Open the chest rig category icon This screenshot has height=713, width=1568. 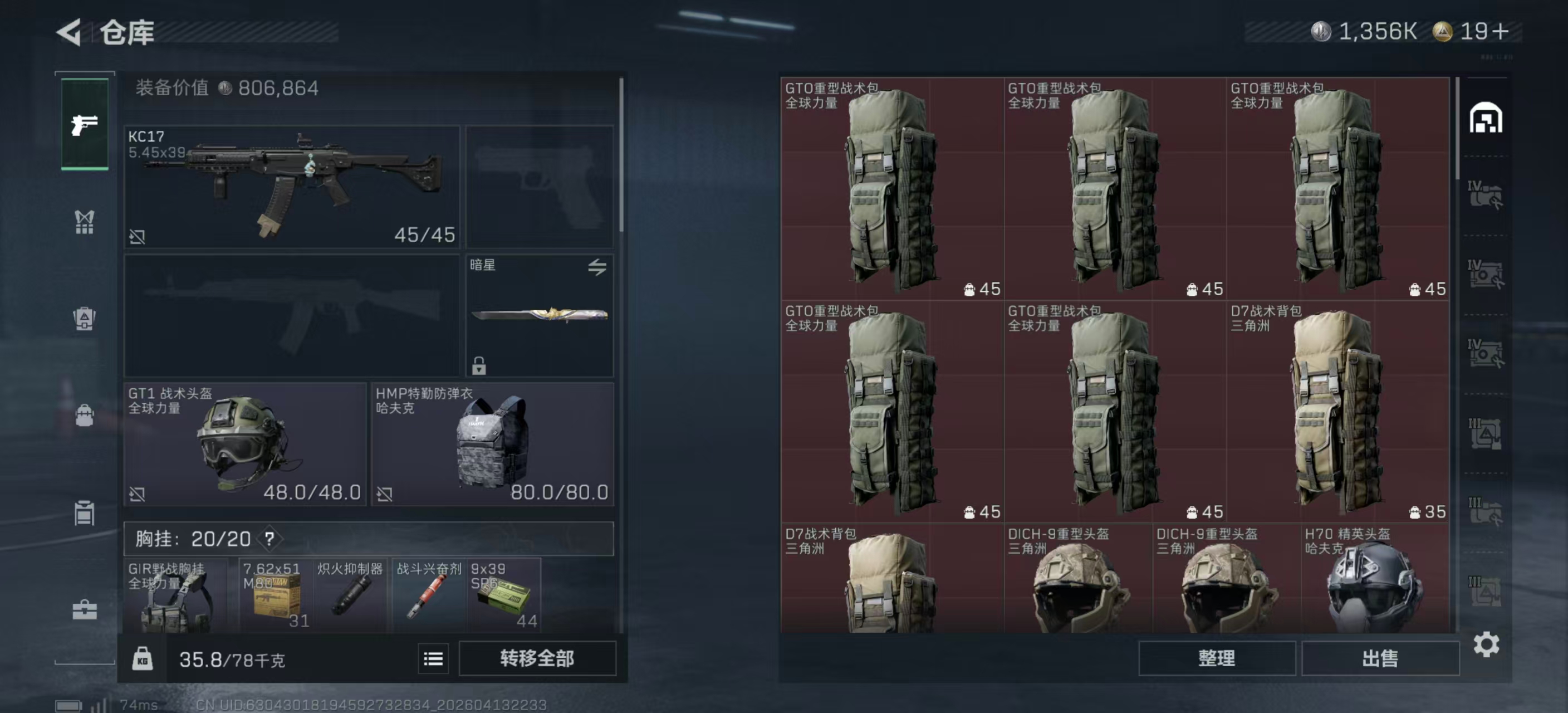(84, 222)
